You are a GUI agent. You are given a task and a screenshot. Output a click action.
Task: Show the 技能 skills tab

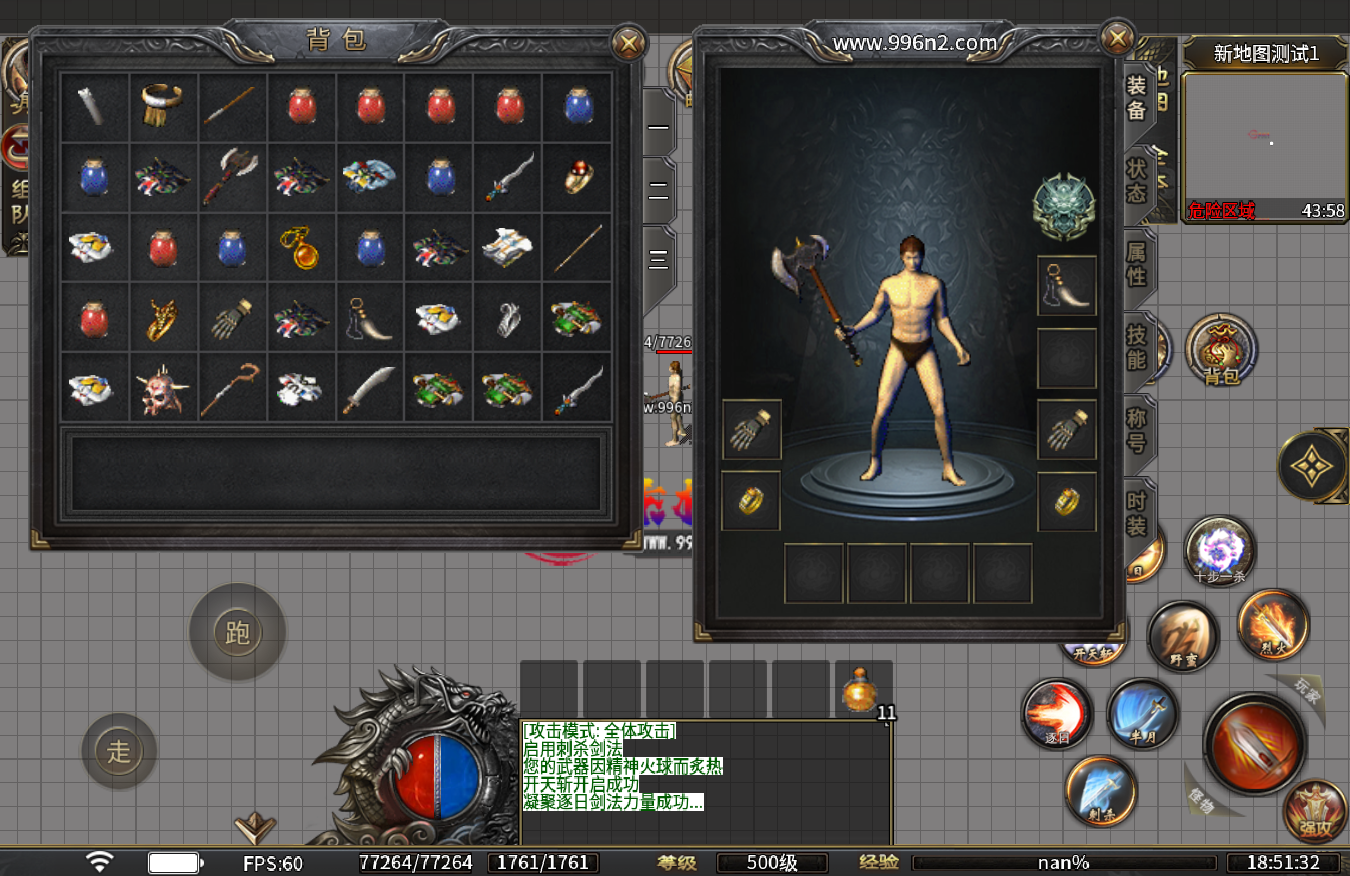point(1137,346)
